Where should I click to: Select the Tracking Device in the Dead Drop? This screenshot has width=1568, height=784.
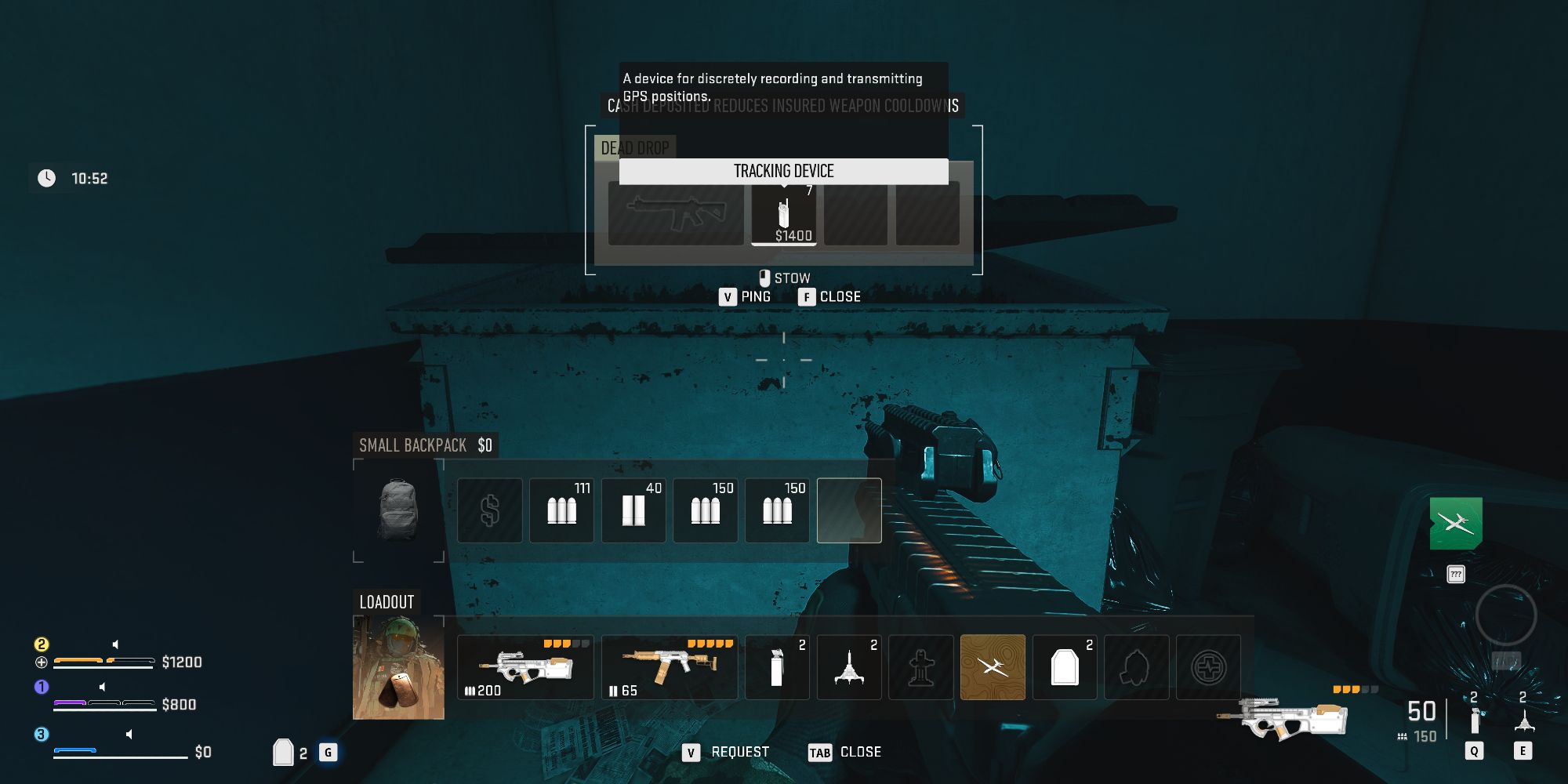pos(784,213)
